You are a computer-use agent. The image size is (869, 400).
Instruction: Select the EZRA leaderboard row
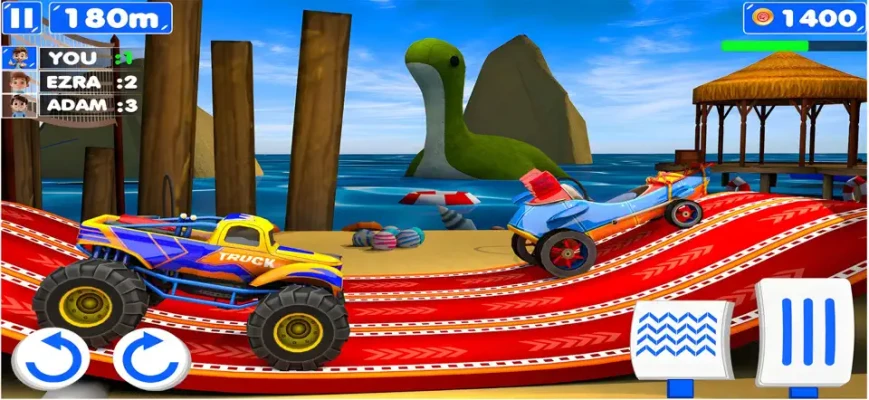point(71,82)
